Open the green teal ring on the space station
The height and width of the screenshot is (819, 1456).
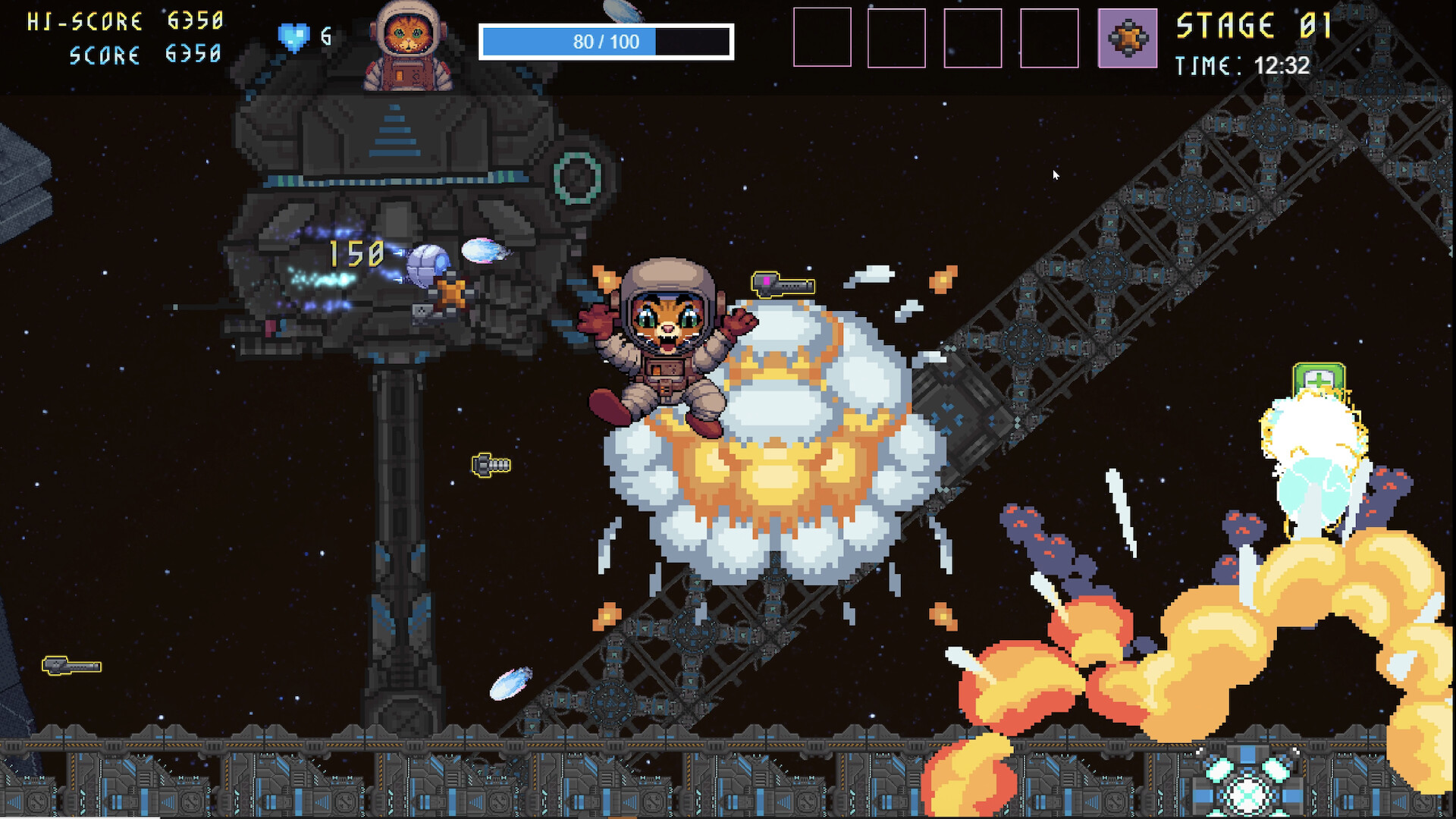click(x=576, y=177)
